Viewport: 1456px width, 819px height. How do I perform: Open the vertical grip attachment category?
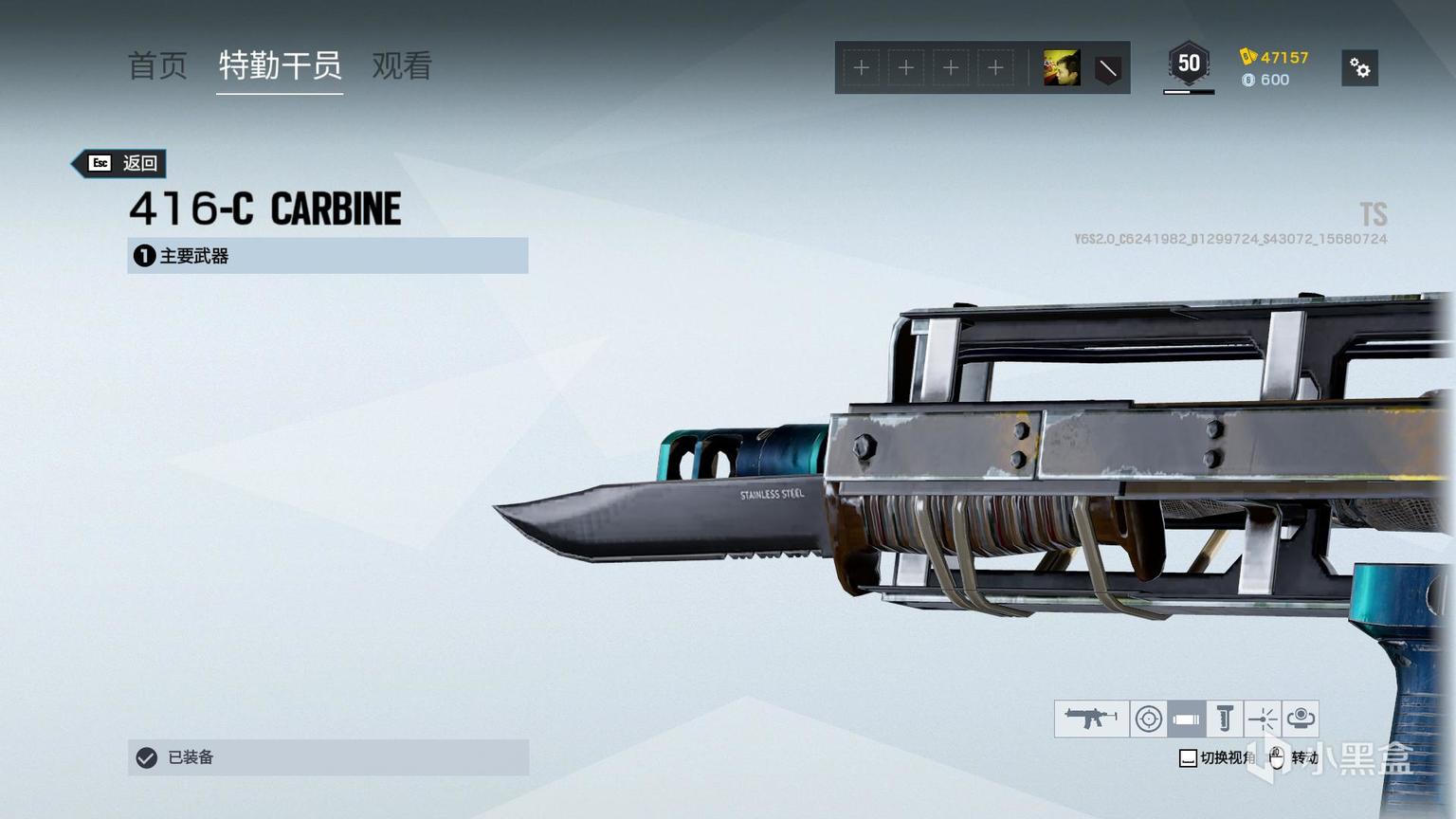(x=1225, y=719)
